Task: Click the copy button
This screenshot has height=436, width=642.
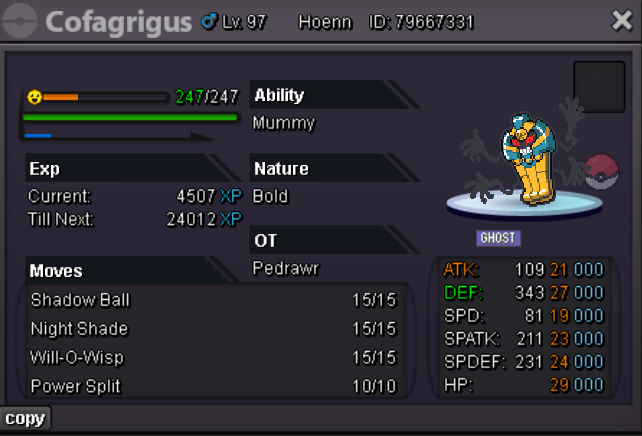Action: 25,418
